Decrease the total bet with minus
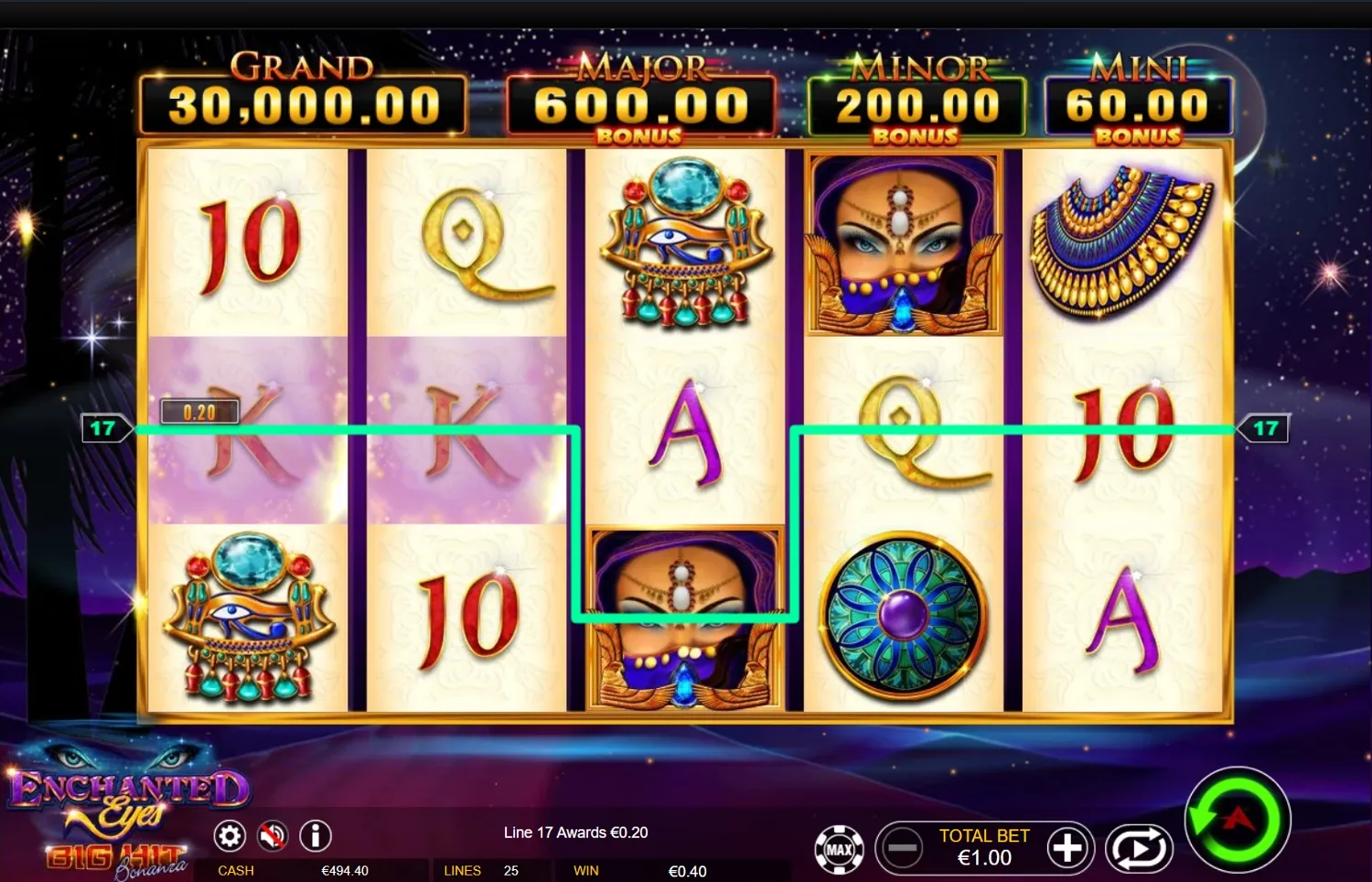The width and height of the screenshot is (1372, 882). (x=901, y=848)
